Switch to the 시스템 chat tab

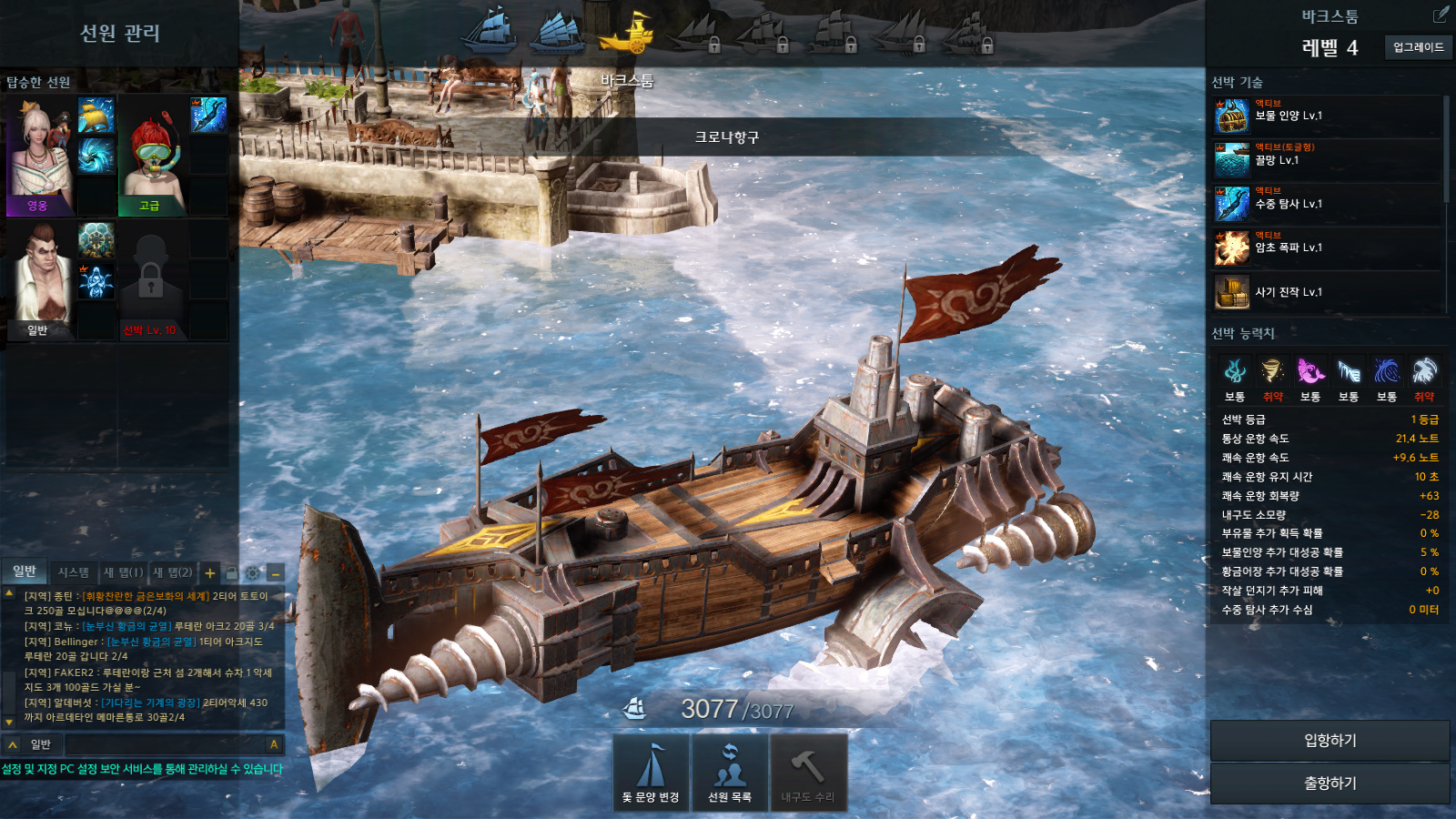click(x=73, y=572)
